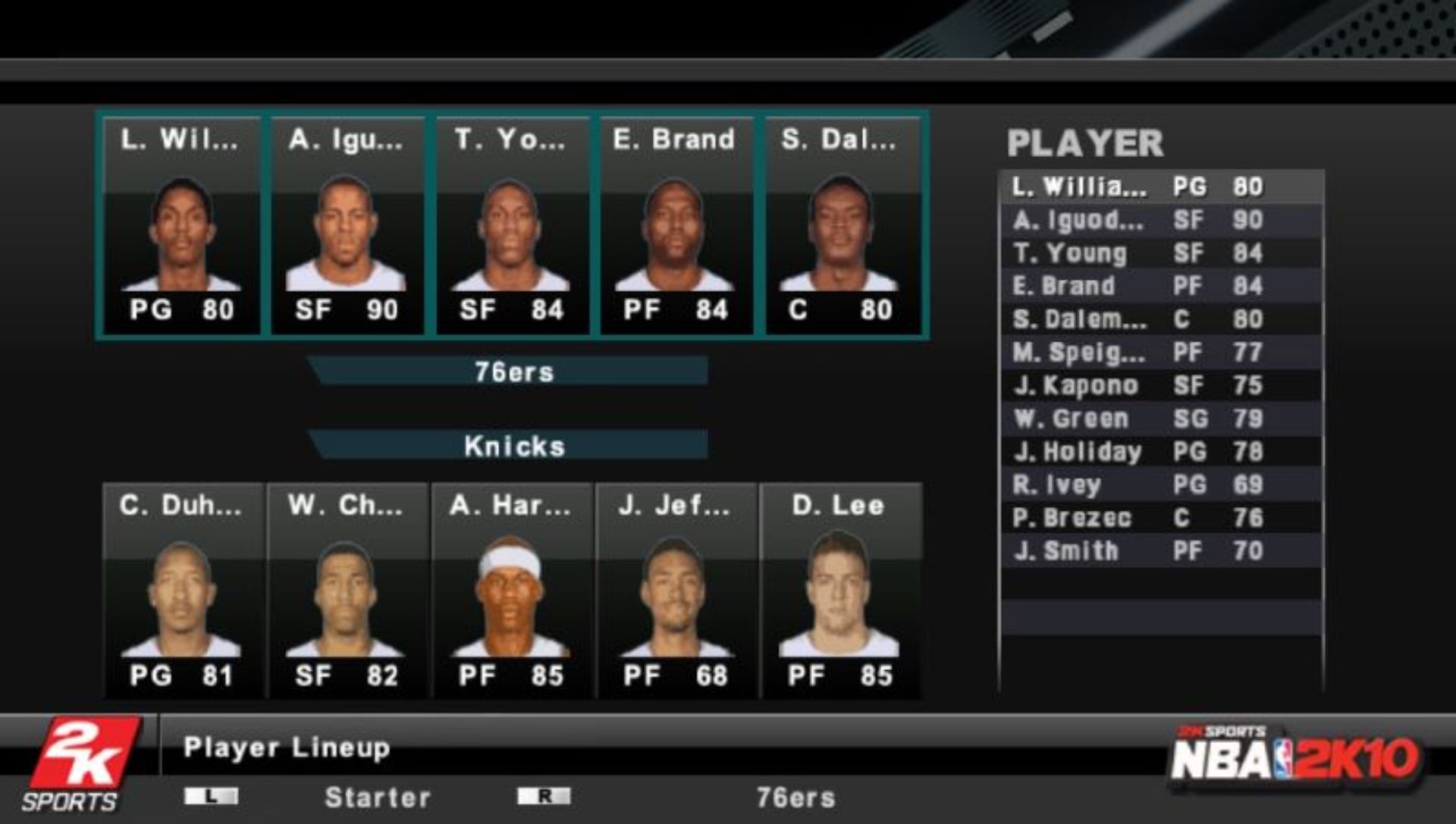Select J. Holiday in the player list

coord(1137,452)
